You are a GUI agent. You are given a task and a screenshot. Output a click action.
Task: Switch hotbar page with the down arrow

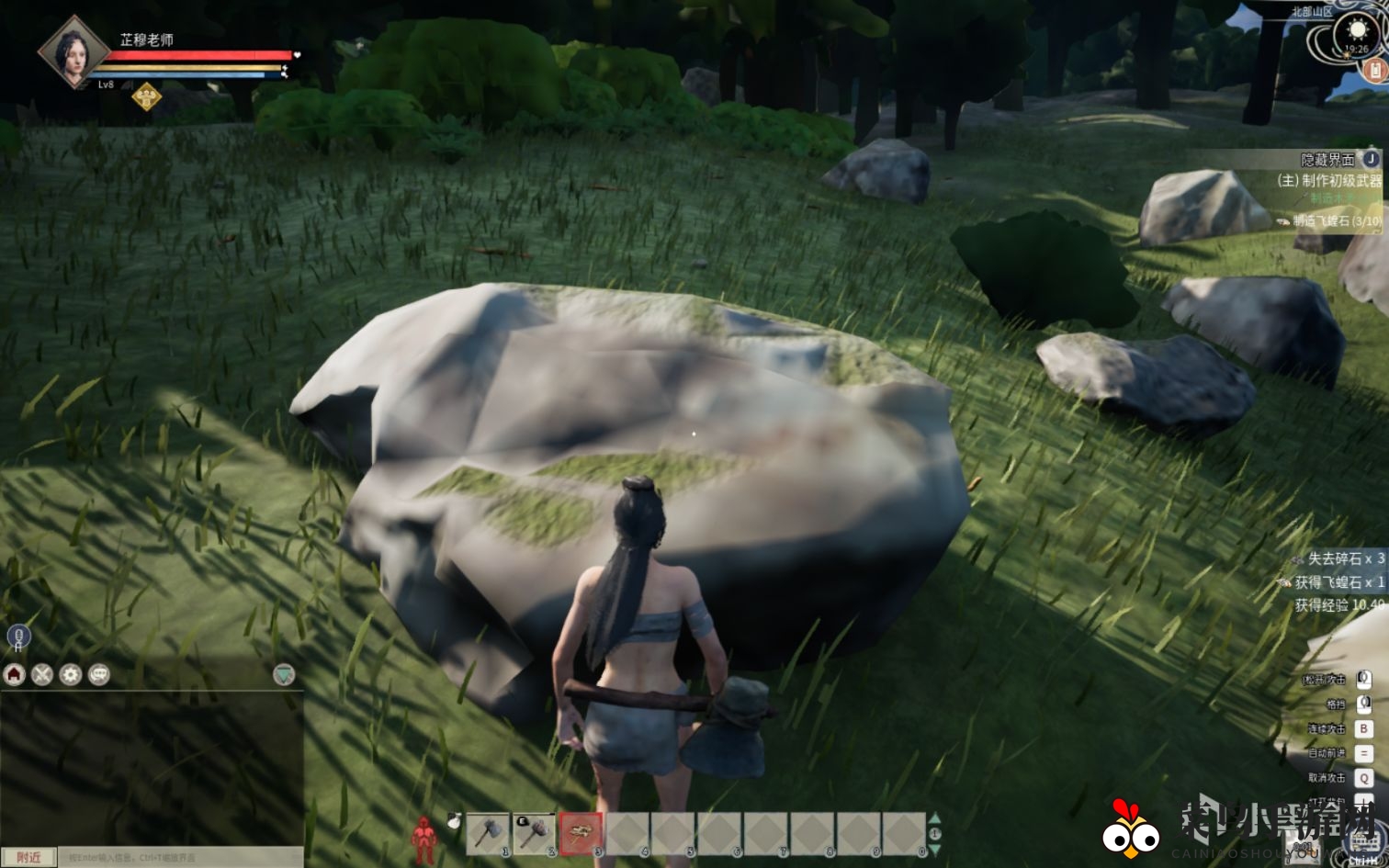click(x=935, y=850)
